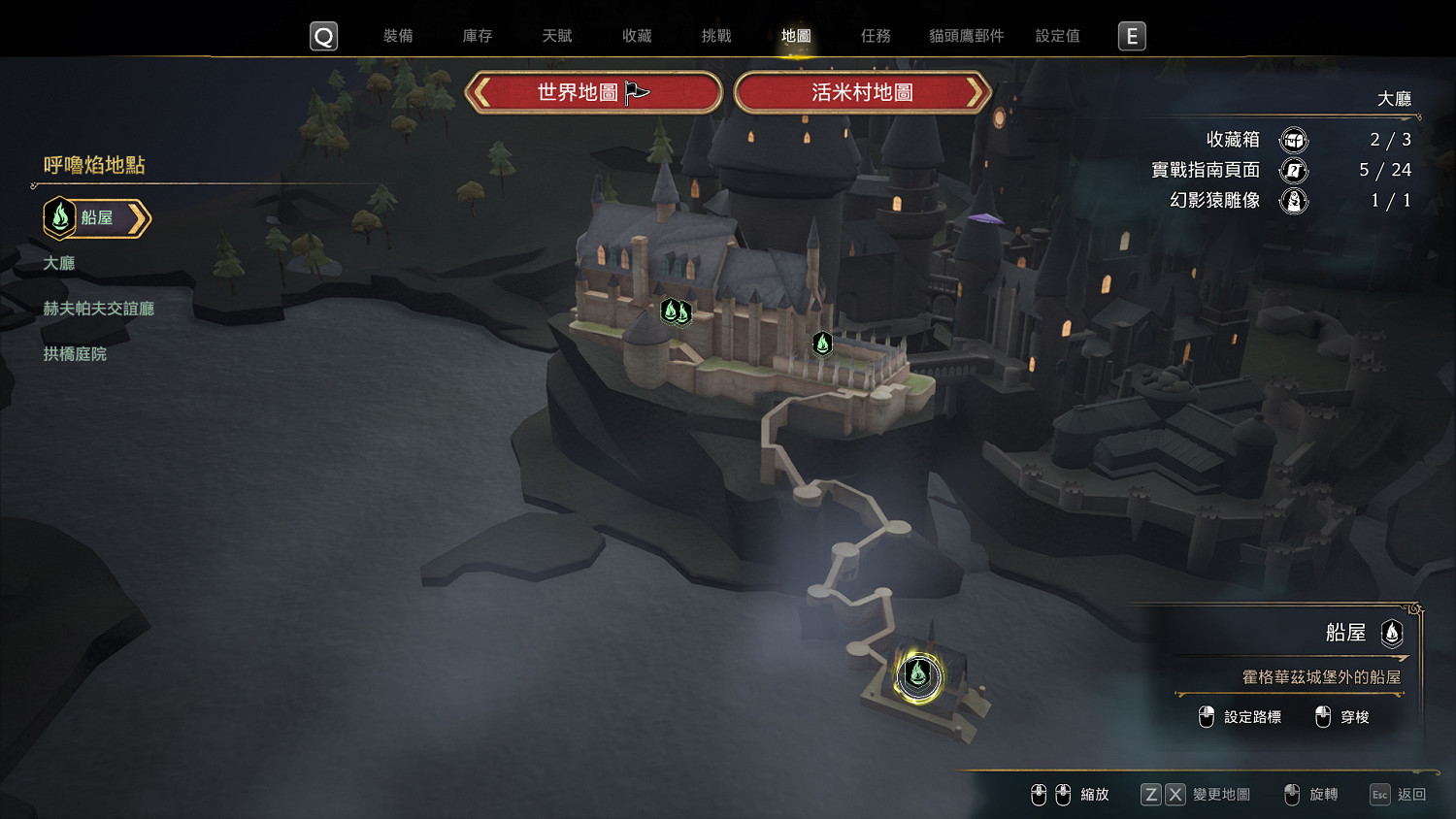The image size is (1456, 819).
Task: Choose 赫夫帕夫交誼廳 in the sidebar list
Action: coord(100,309)
